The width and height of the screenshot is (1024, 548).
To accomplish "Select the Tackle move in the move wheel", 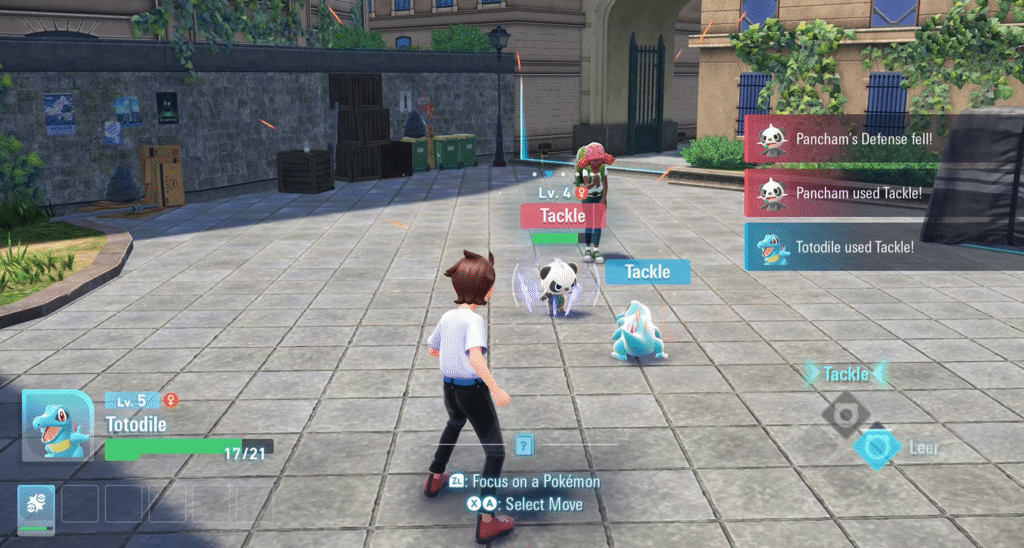I will point(846,374).
